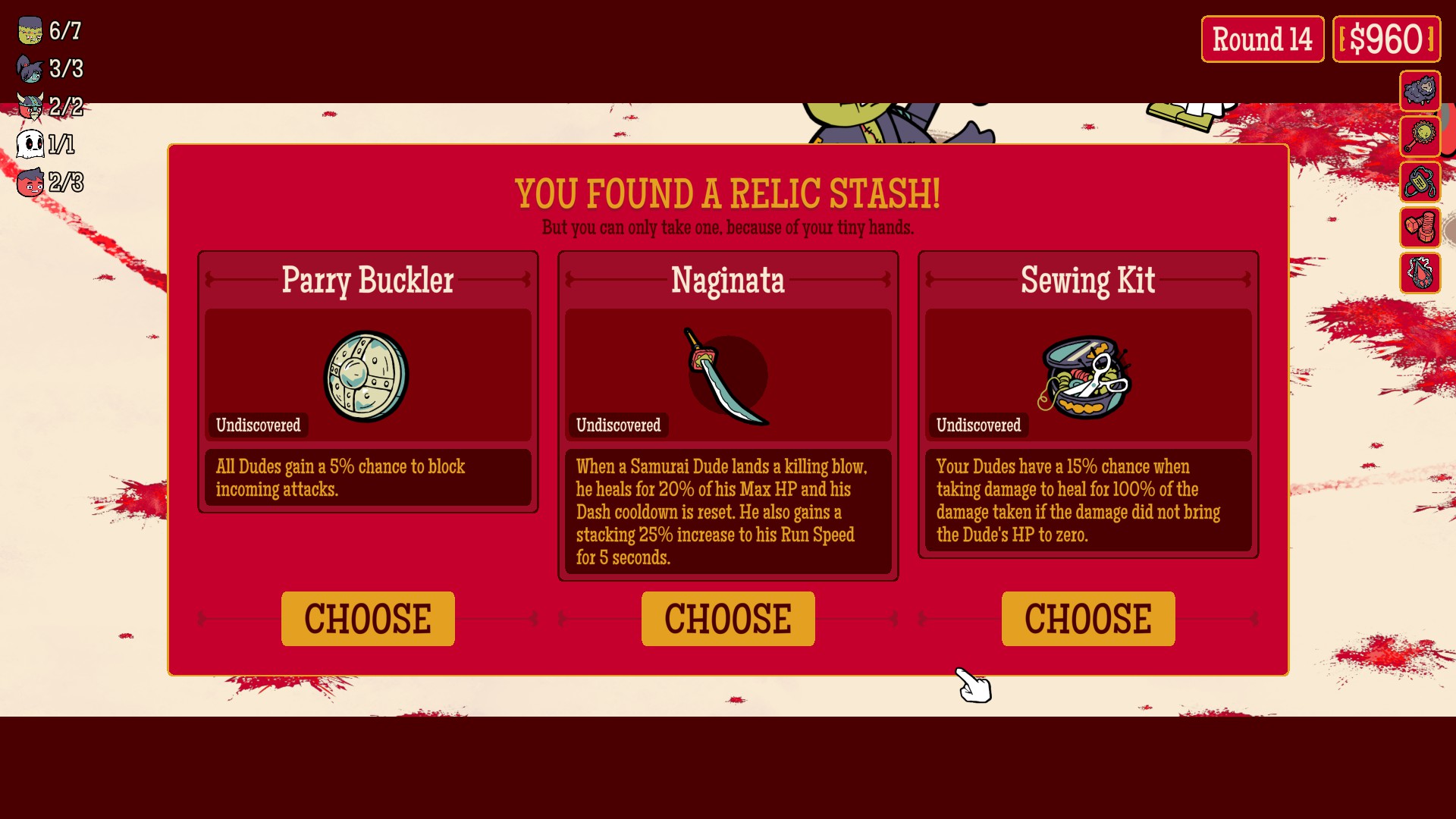1456x819 pixels.
Task: Choose the Parry Buckler relic
Action: click(368, 619)
